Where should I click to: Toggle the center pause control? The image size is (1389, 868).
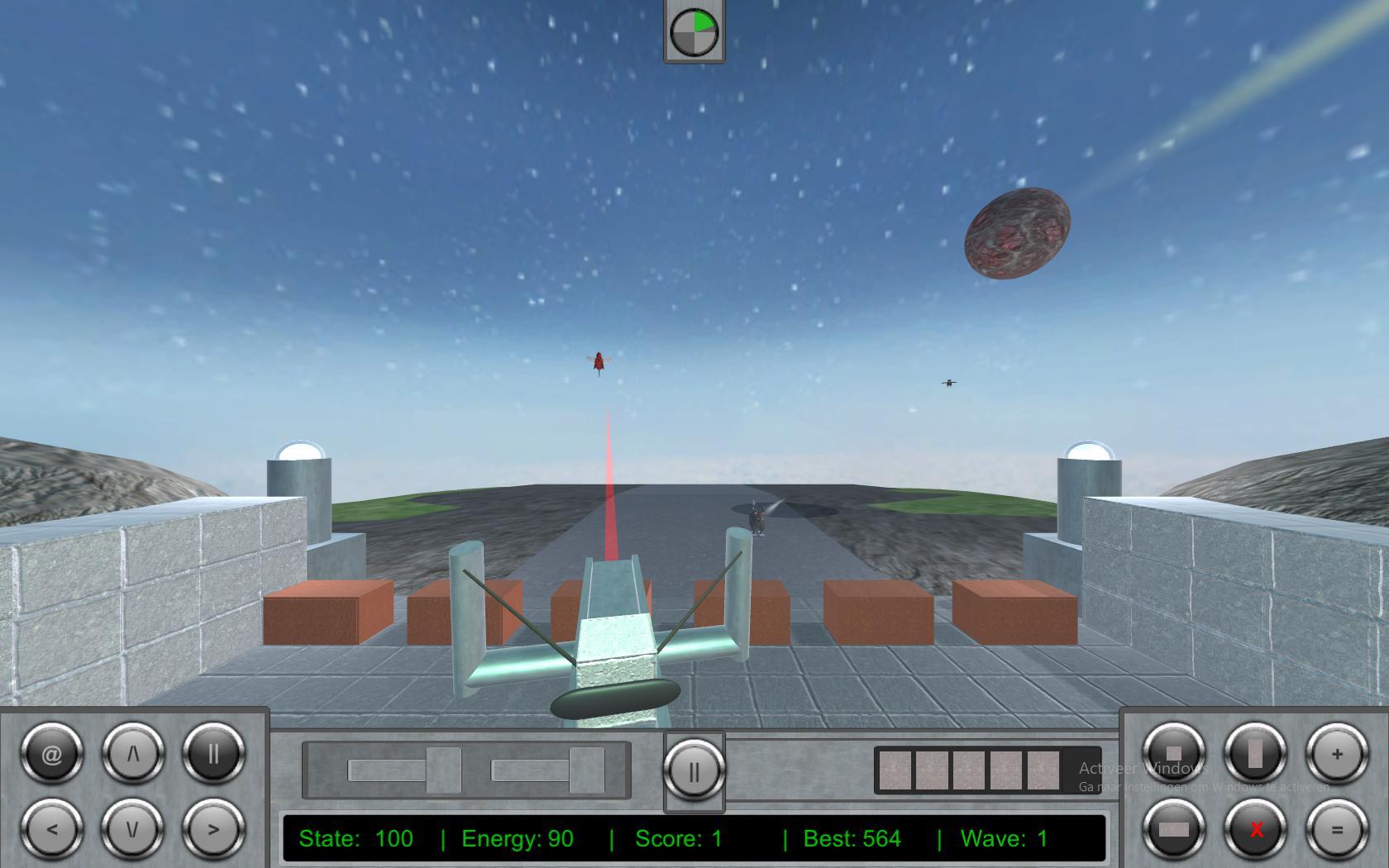point(694,771)
